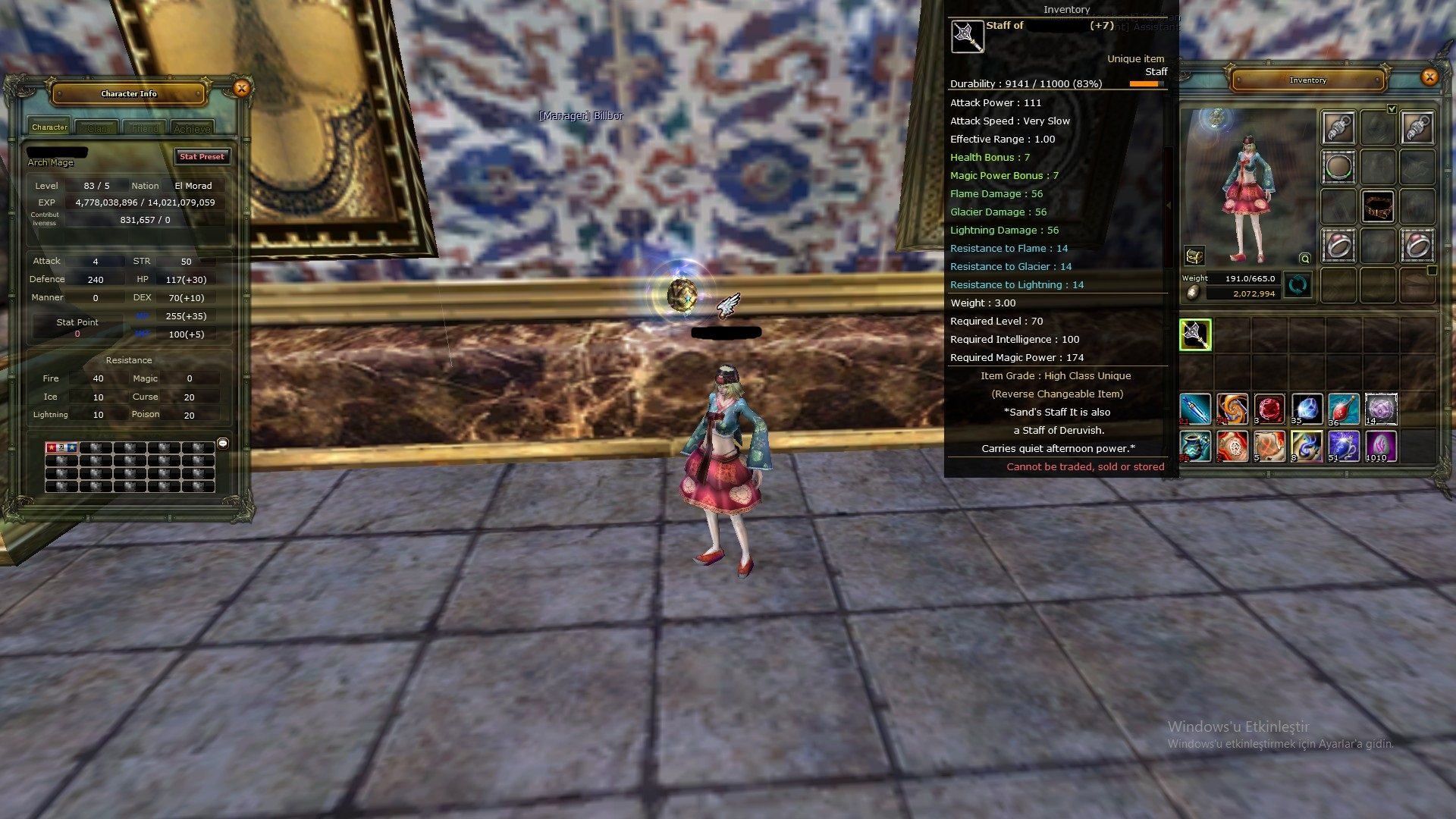Switch to the Clan tab
Image resolution: width=1456 pixels, height=819 pixels.
coord(98,127)
